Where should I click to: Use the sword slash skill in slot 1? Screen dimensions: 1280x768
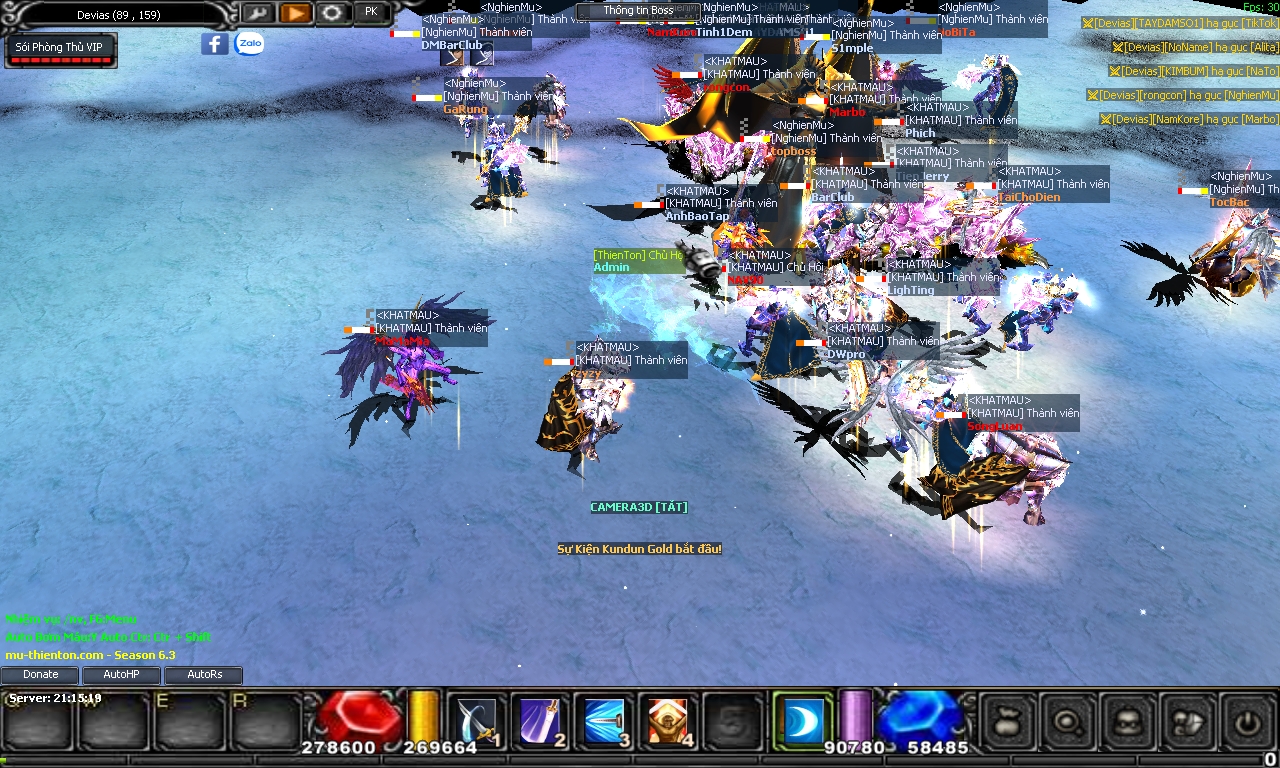475,720
